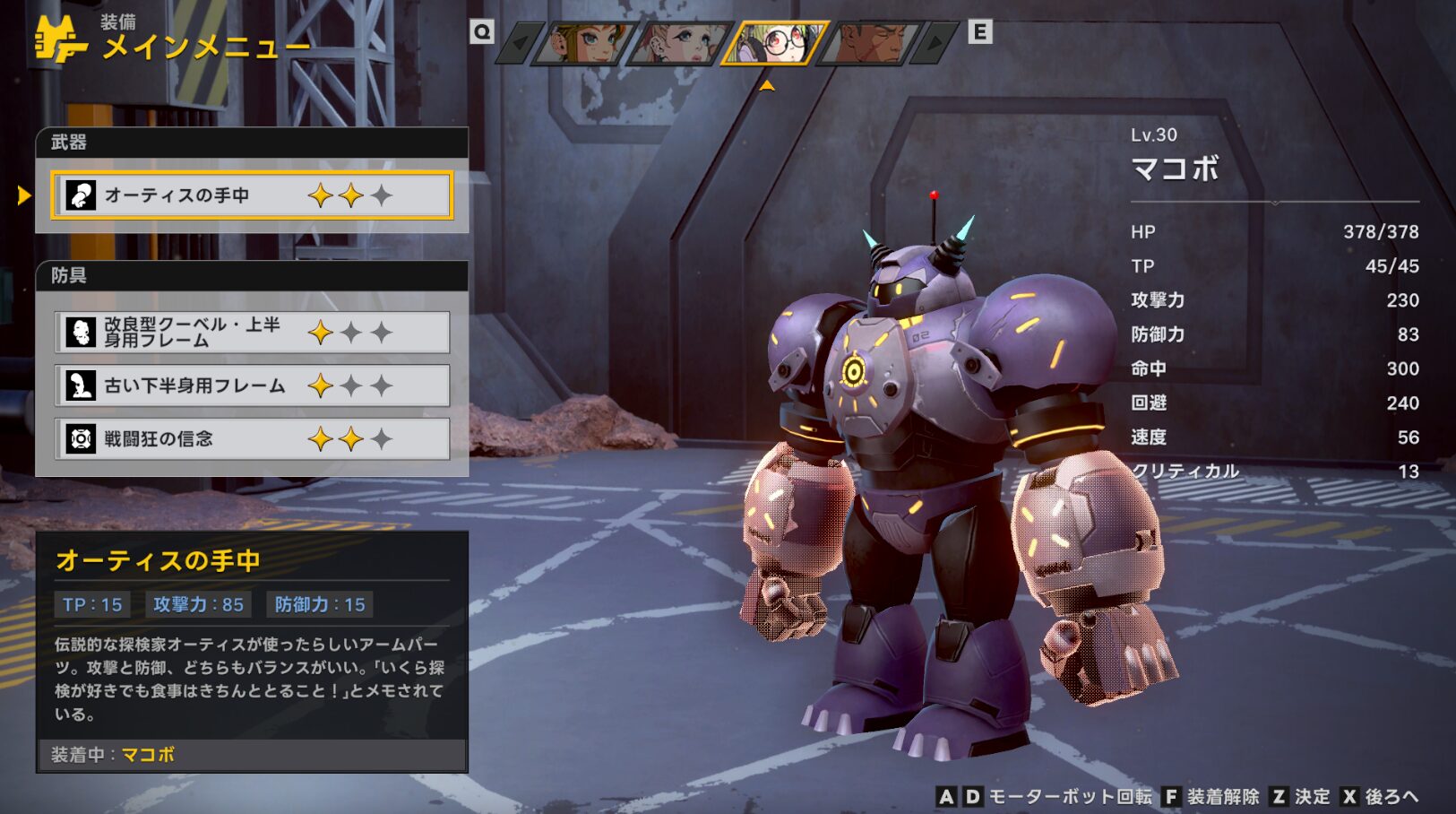Select the 戦闘狂の信念 accessory slot
This screenshot has height=814, width=1456.
click(252, 439)
